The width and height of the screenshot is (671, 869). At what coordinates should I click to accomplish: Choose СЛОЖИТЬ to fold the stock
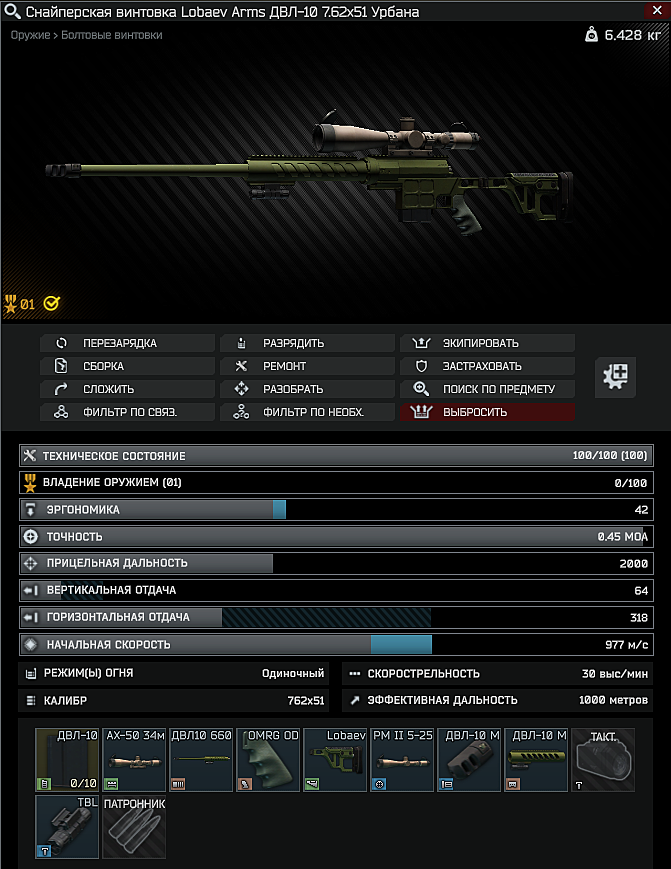127,389
